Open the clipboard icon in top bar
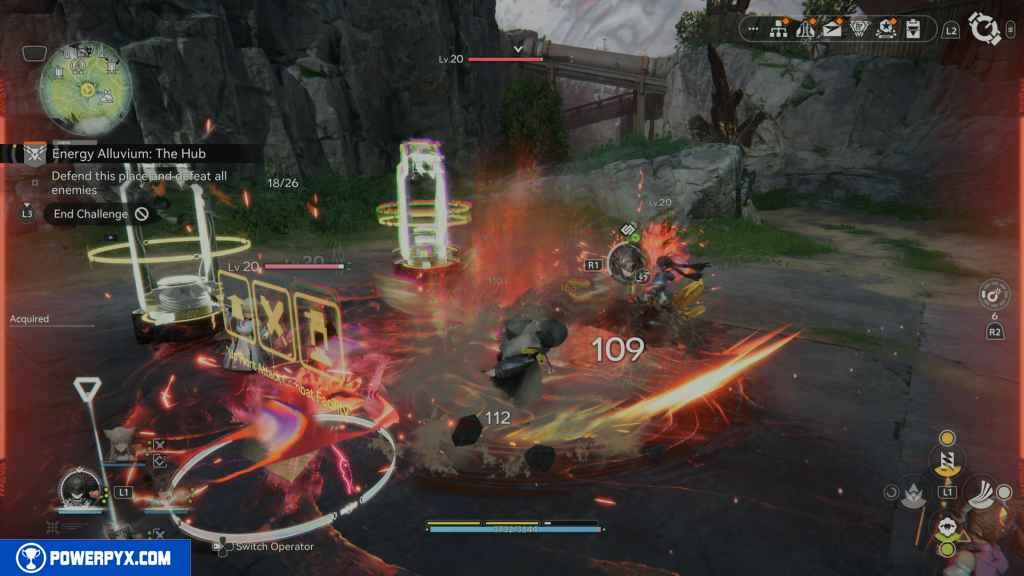 click(913, 30)
